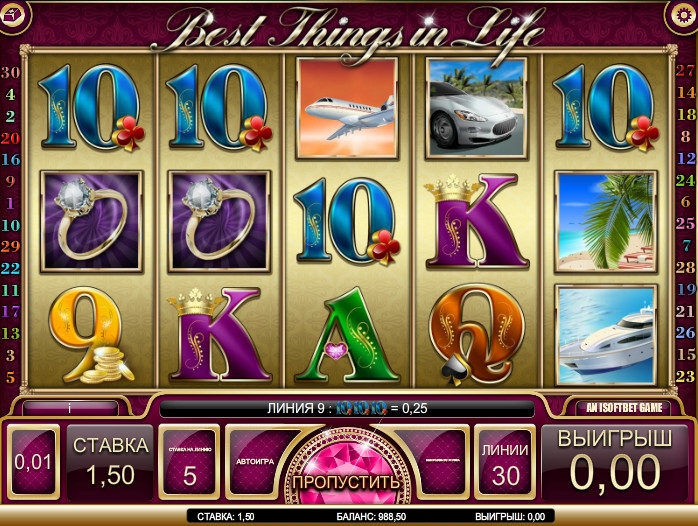Viewport: 698px width, 526px height.
Task: Click the top-left corner menu icon
Action: coord(14,14)
